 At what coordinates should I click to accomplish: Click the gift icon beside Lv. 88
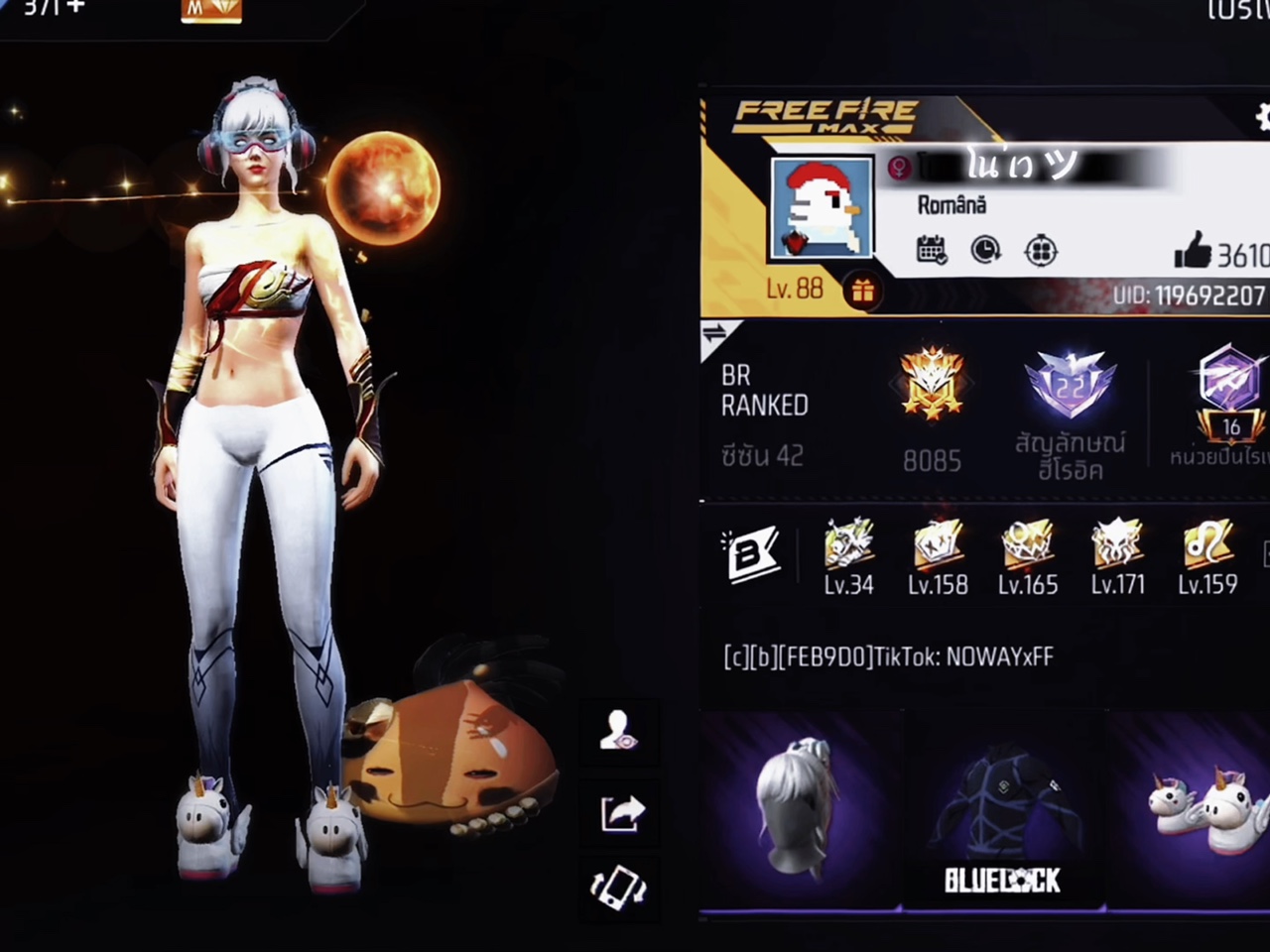862,291
